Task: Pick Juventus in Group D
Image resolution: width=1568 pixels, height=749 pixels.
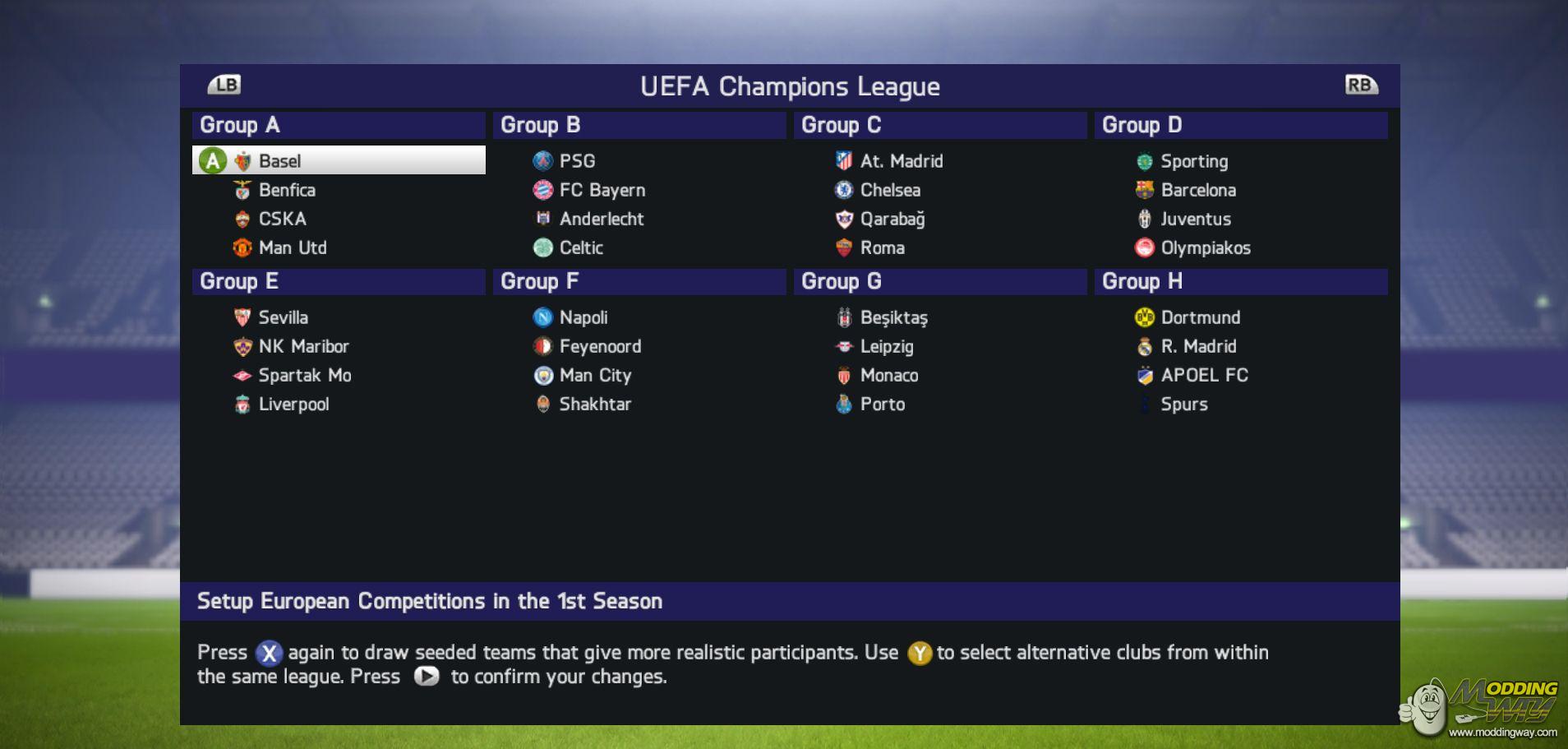Action: click(1195, 219)
